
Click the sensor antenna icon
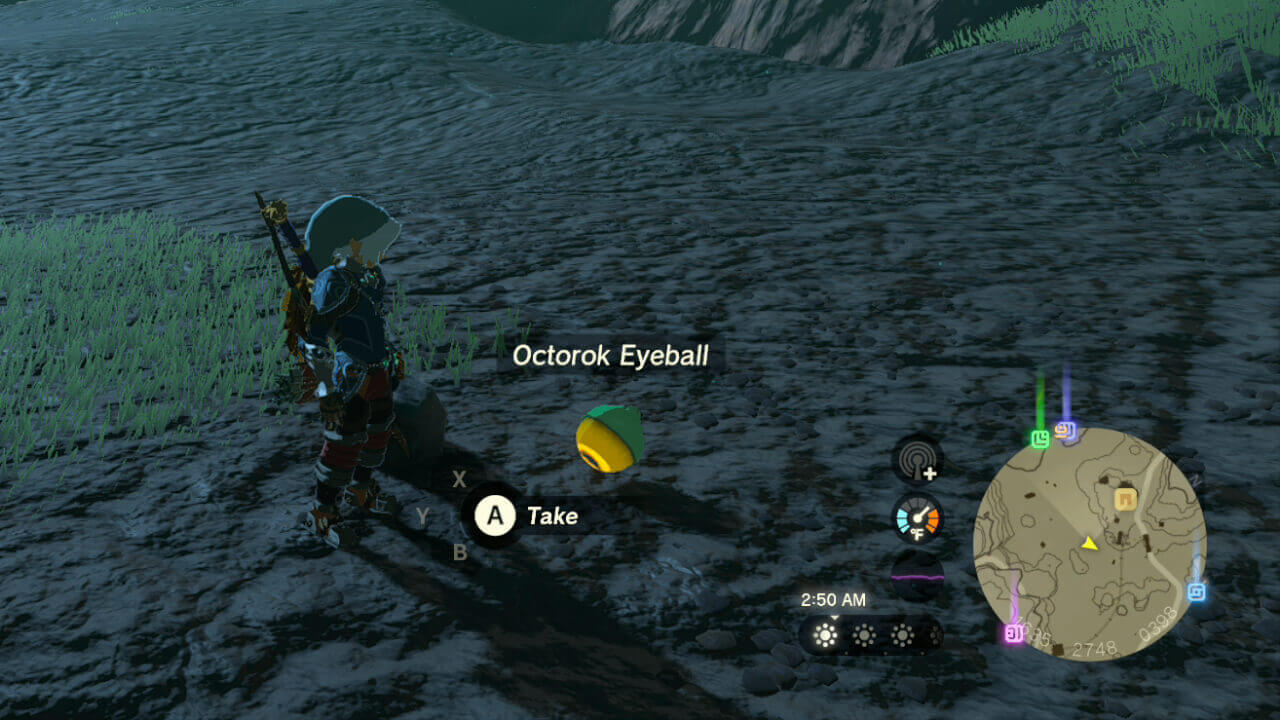coord(918,461)
